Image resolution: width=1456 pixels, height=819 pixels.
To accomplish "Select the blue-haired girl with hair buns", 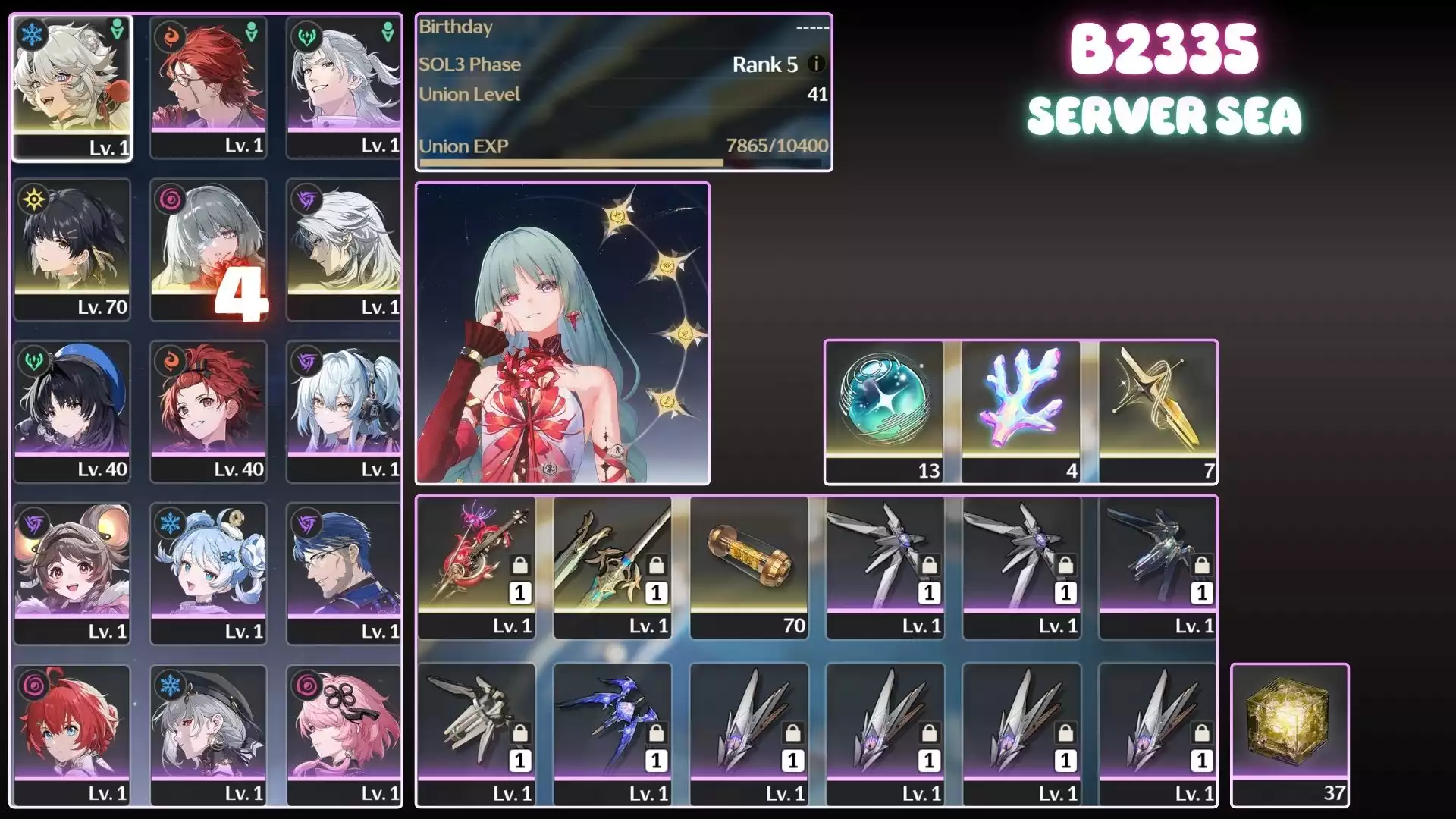I will point(209,573).
